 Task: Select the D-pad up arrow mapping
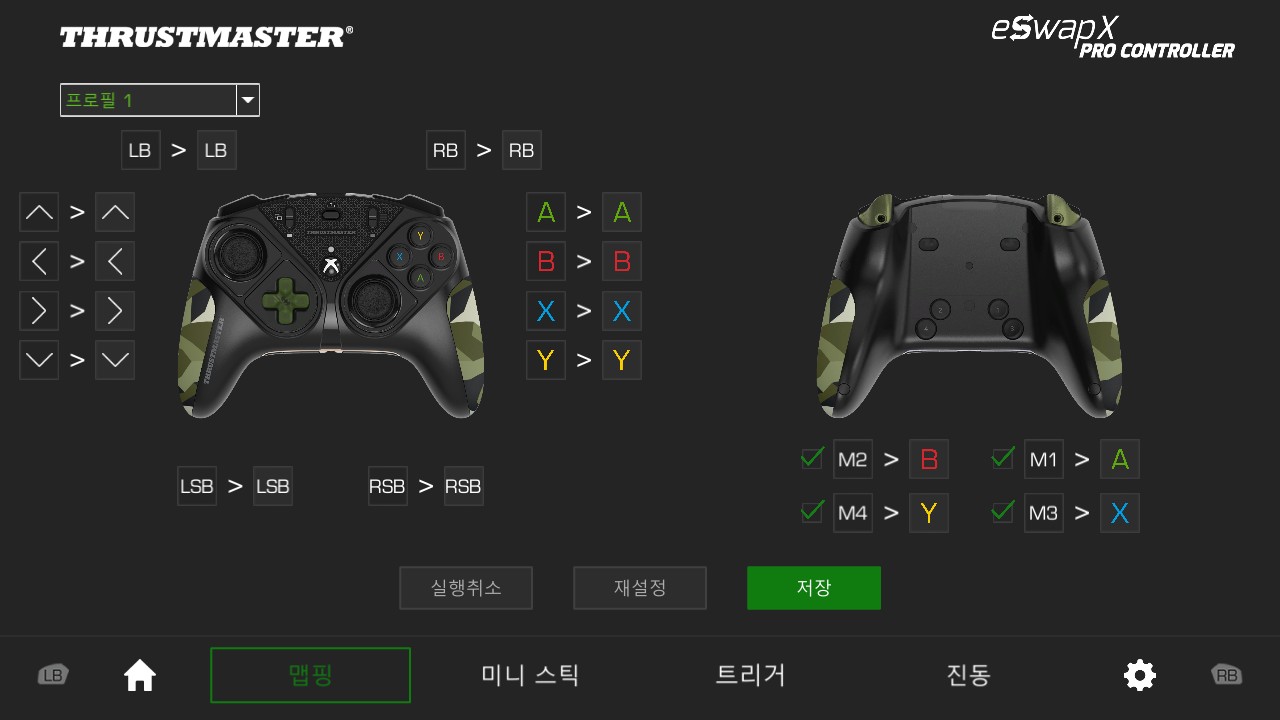[x=39, y=212]
